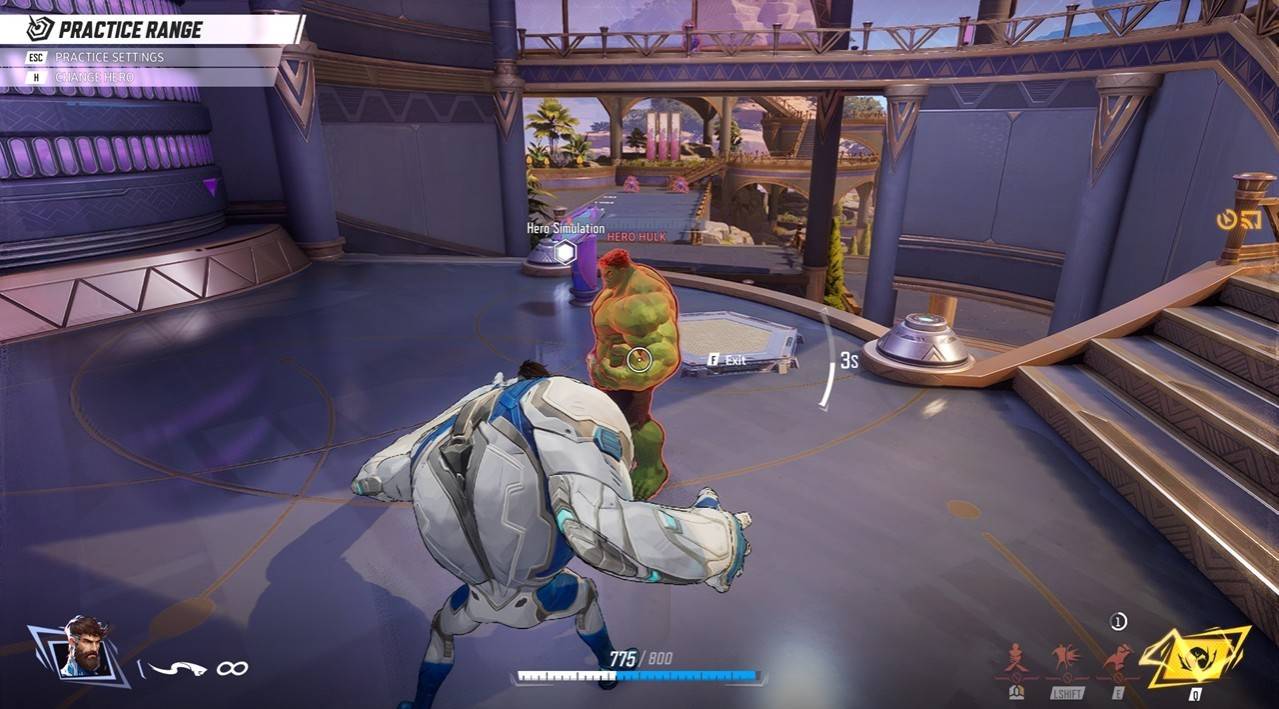The width and height of the screenshot is (1279, 709).
Task: Click the ability icon above the E key
Action: click(x=1118, y=659)
